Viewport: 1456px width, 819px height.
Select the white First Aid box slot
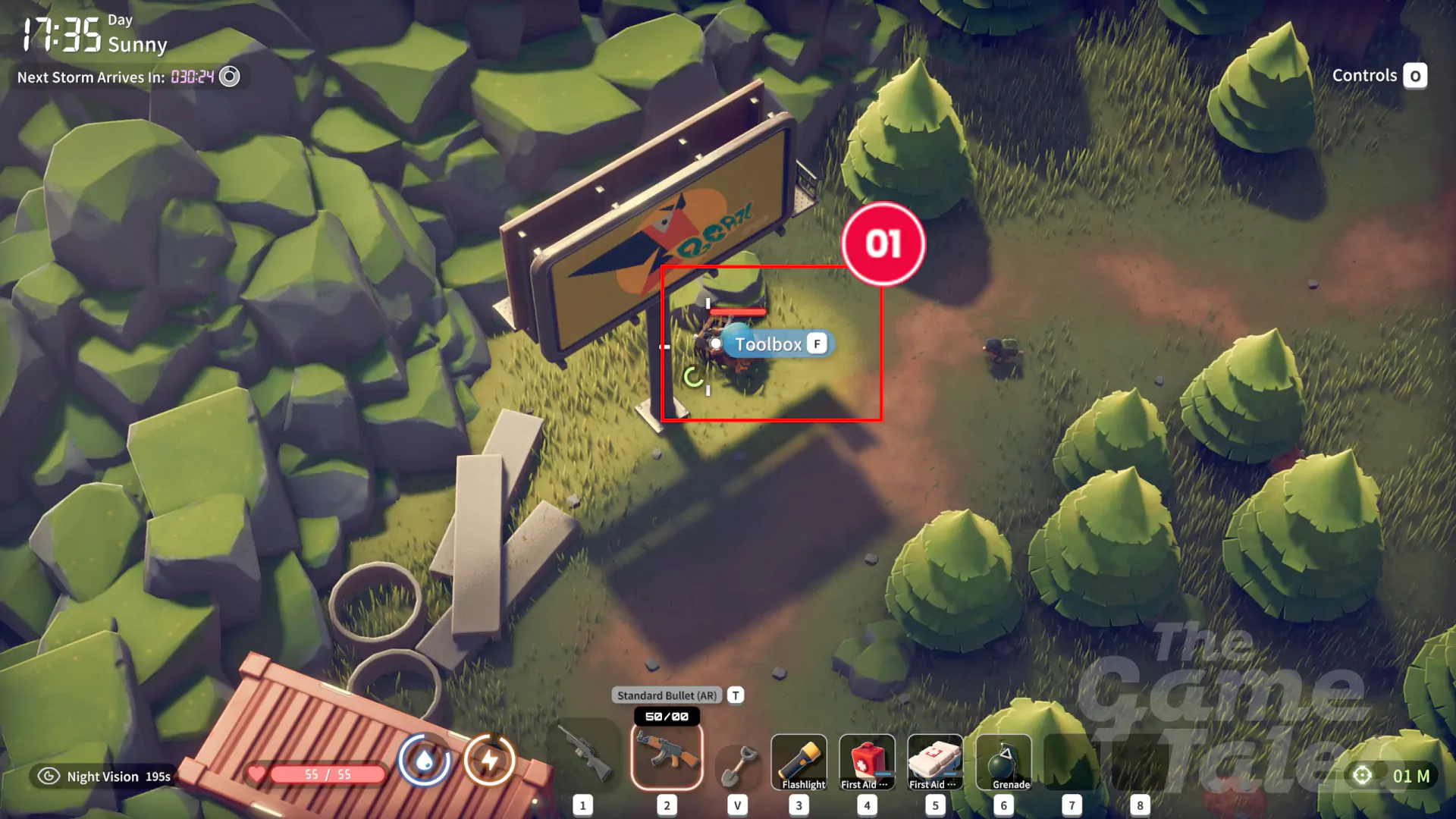935,761
